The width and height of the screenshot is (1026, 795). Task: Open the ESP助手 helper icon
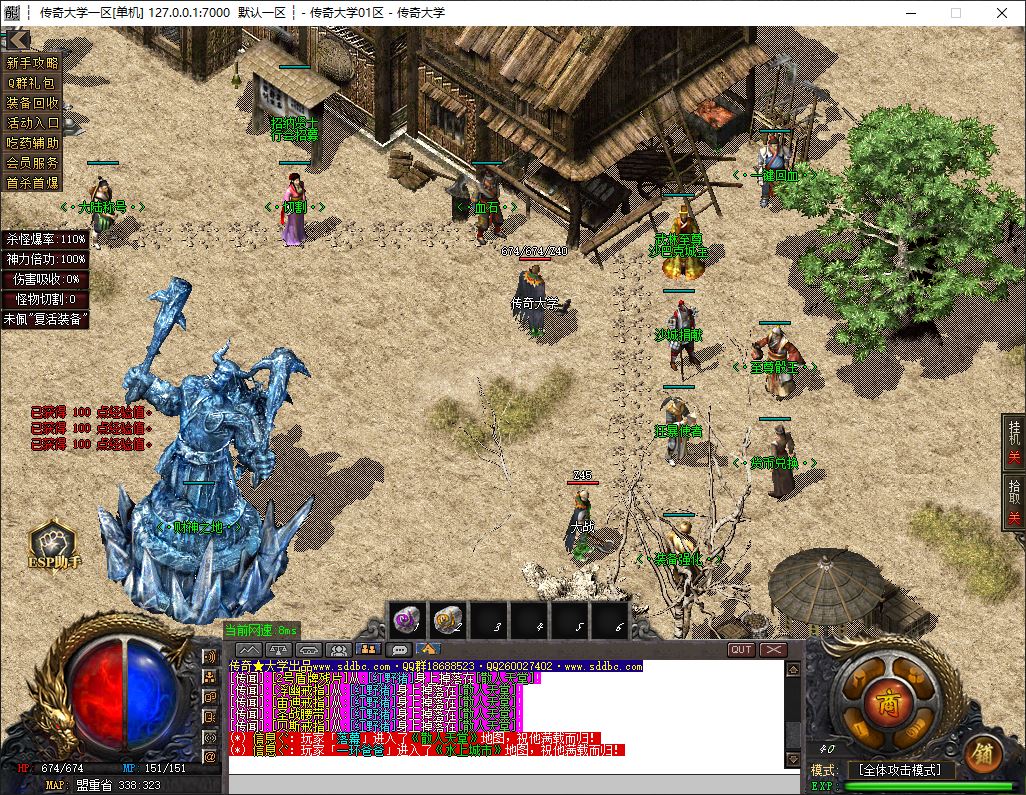(54, 546)
